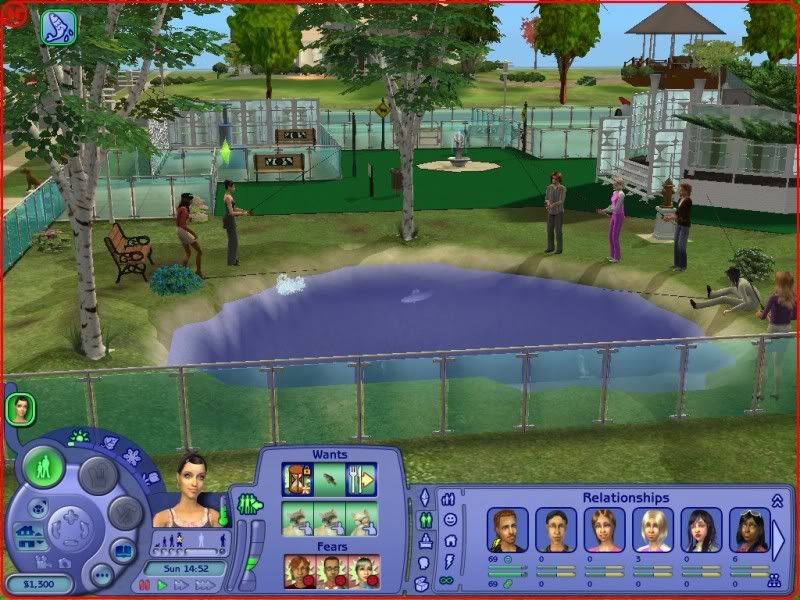Collapse the Relationships panel with double chevron

776,499
